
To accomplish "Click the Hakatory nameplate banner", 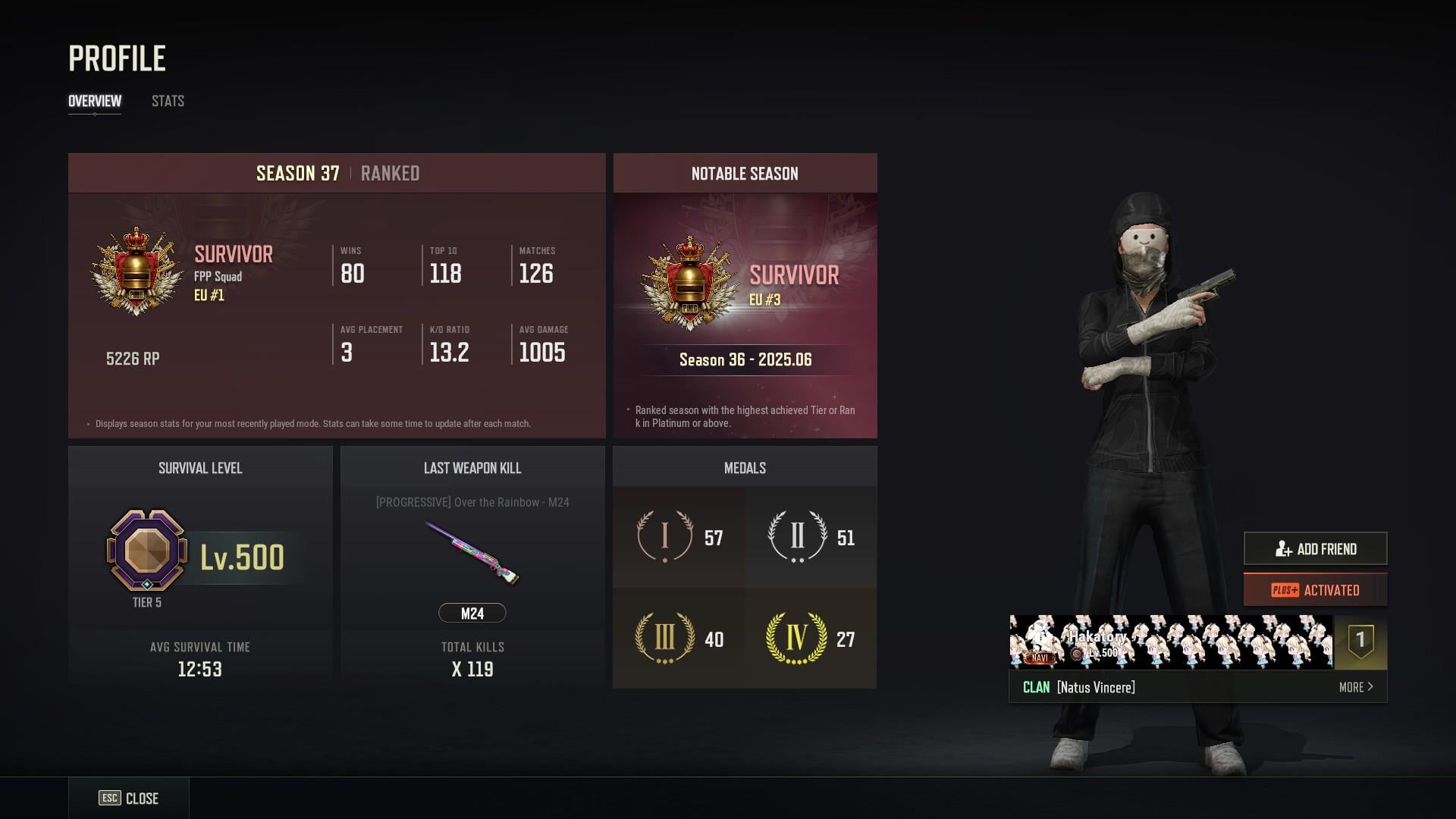I will click(1171, 642).
